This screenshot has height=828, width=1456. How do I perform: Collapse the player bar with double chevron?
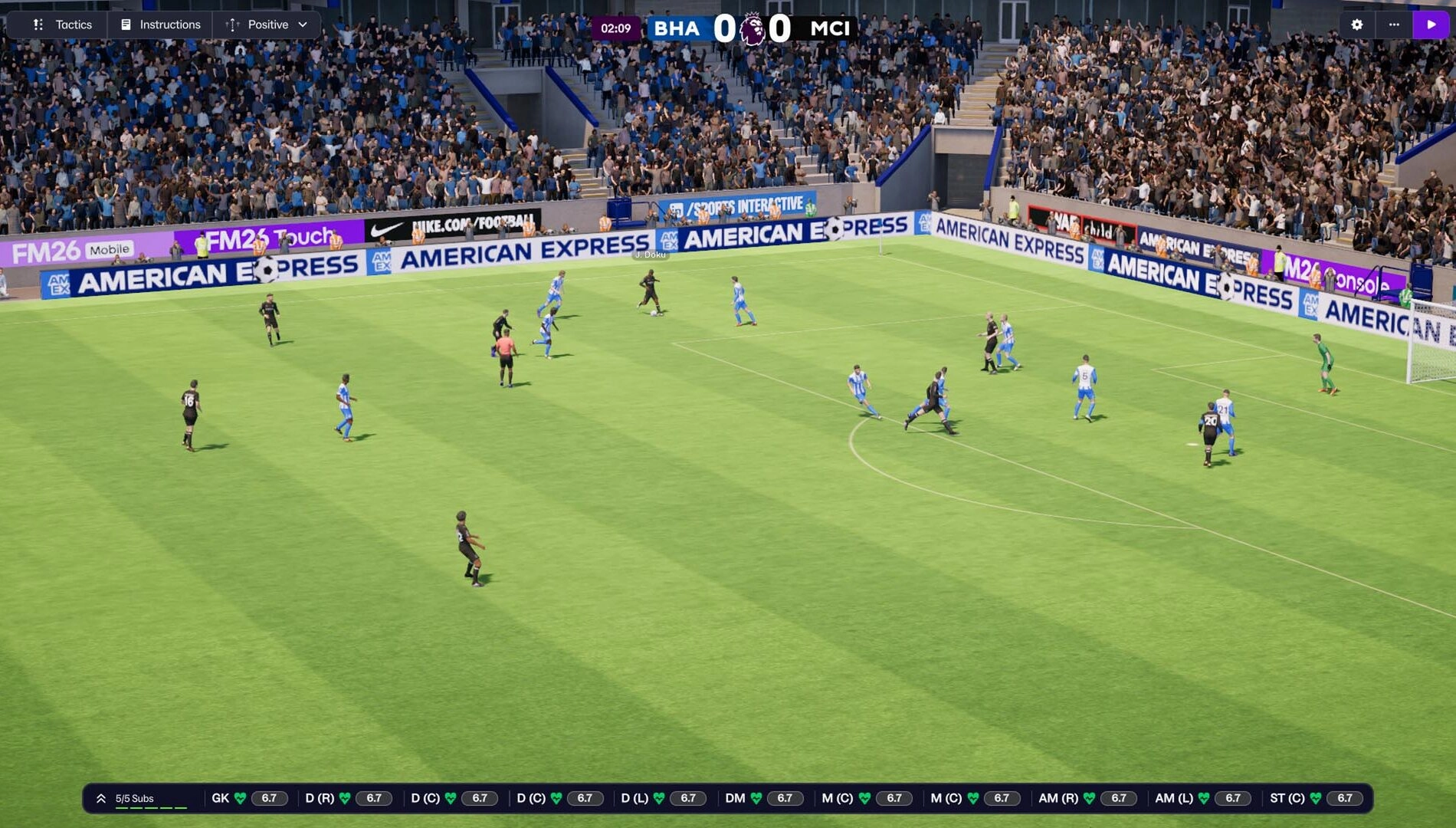pyautogui.click(x=99, y=797)
